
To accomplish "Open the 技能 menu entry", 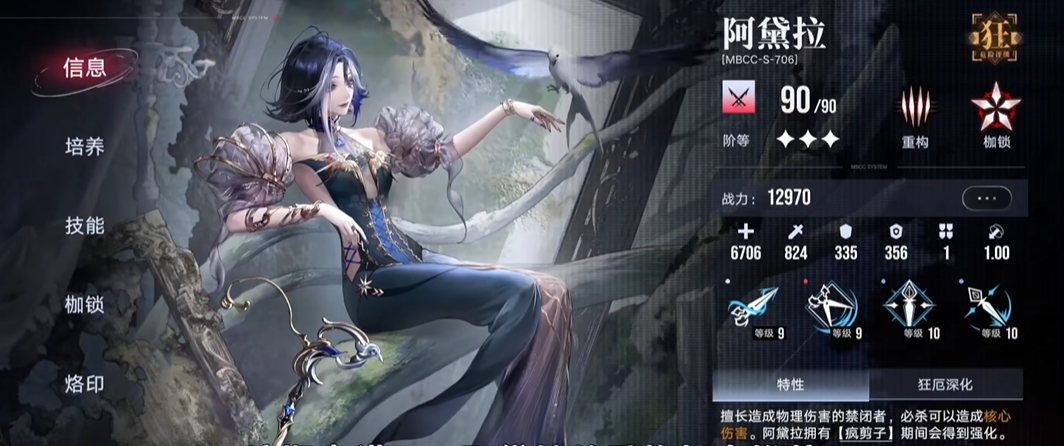I will click(x=84, y=226).
